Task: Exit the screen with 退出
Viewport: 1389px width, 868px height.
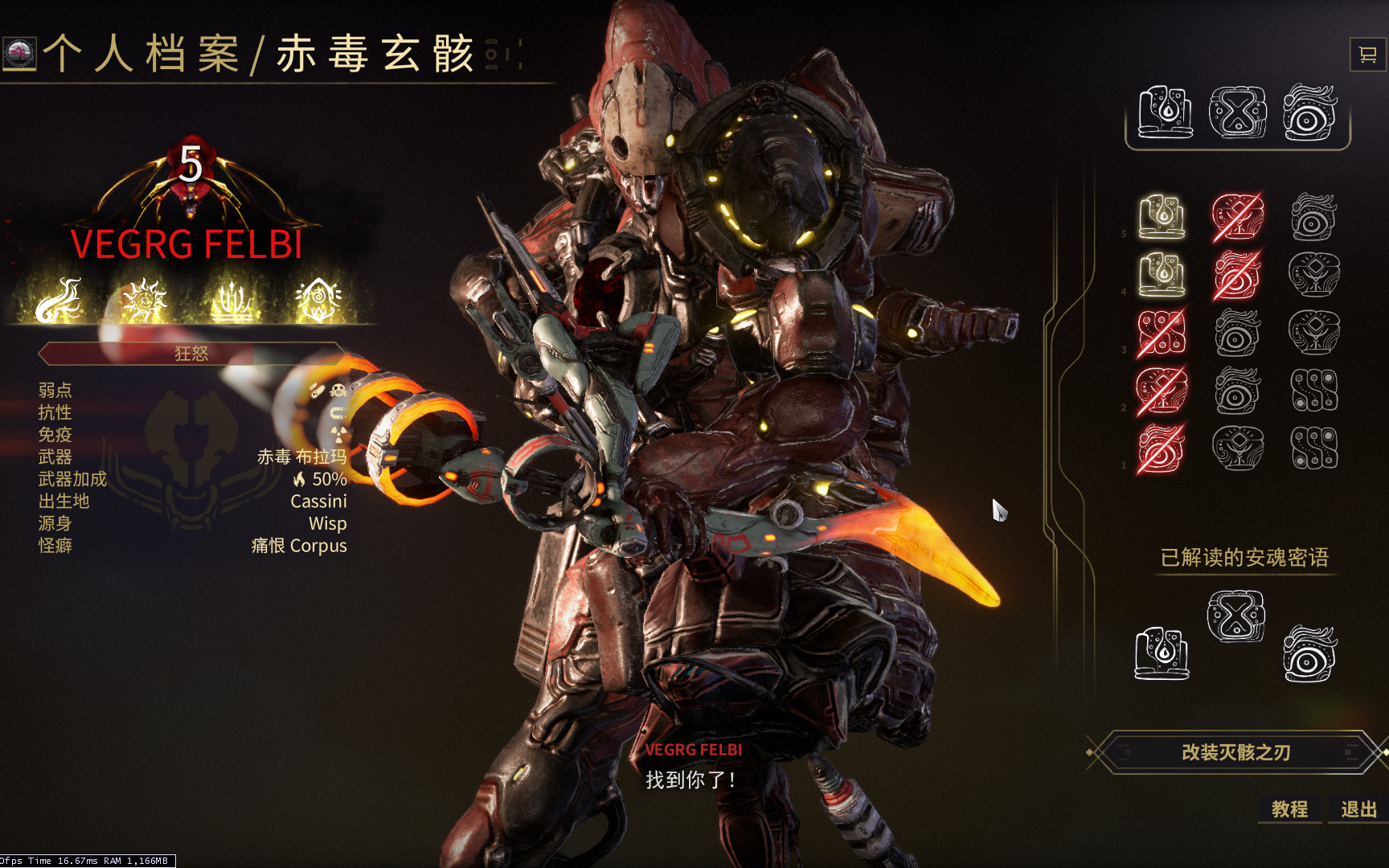Action: [x=1358, y=809]
